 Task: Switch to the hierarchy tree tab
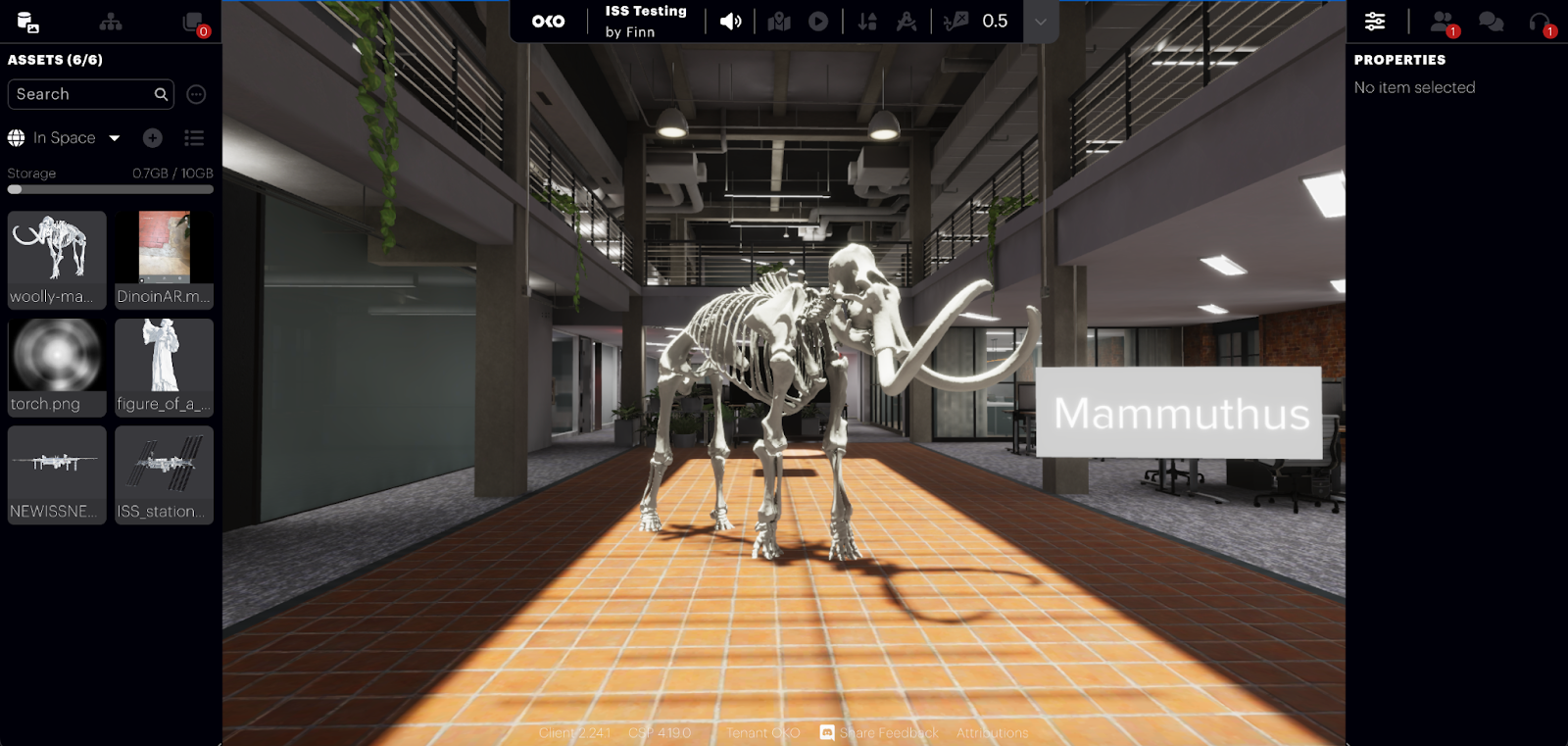pyautogui.click(x=111, y=22)
